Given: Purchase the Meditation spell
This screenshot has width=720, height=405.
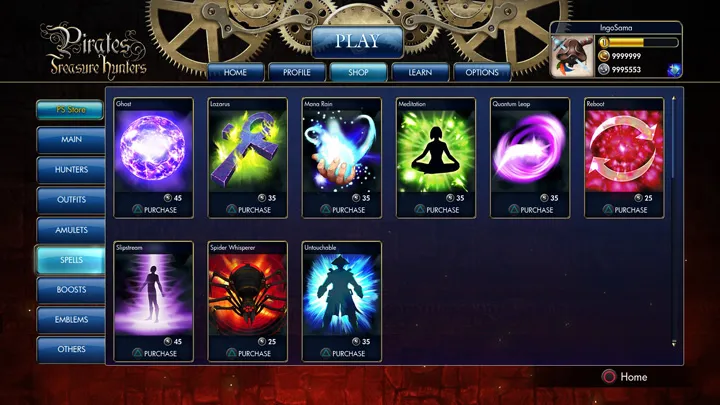Looking at the screenshot, I should click(435, 210).
